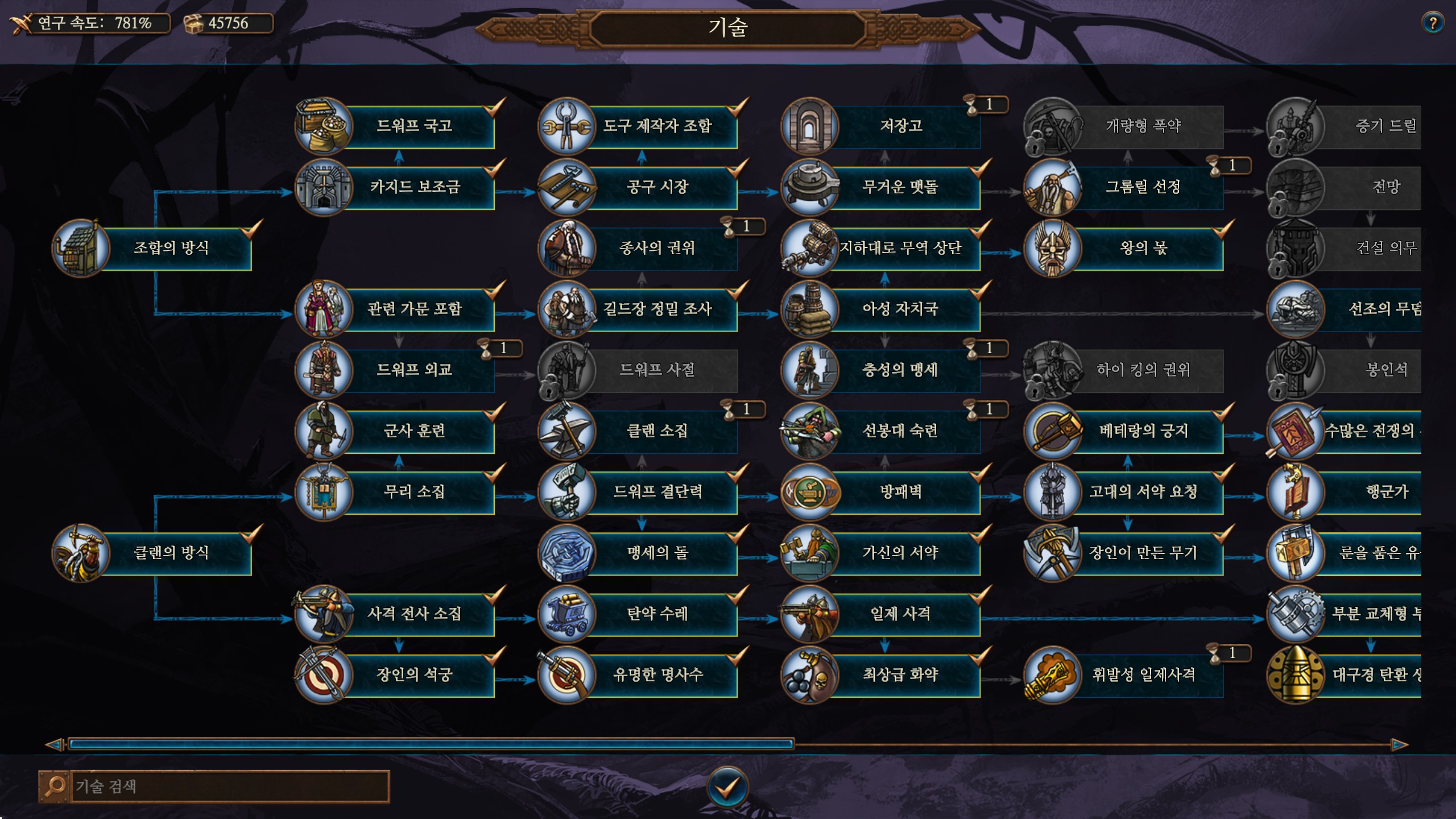Research the 저장고 technology
The height and width of the screenshot is (819, 1456).
pyautogui.click(x=900, y=126)
